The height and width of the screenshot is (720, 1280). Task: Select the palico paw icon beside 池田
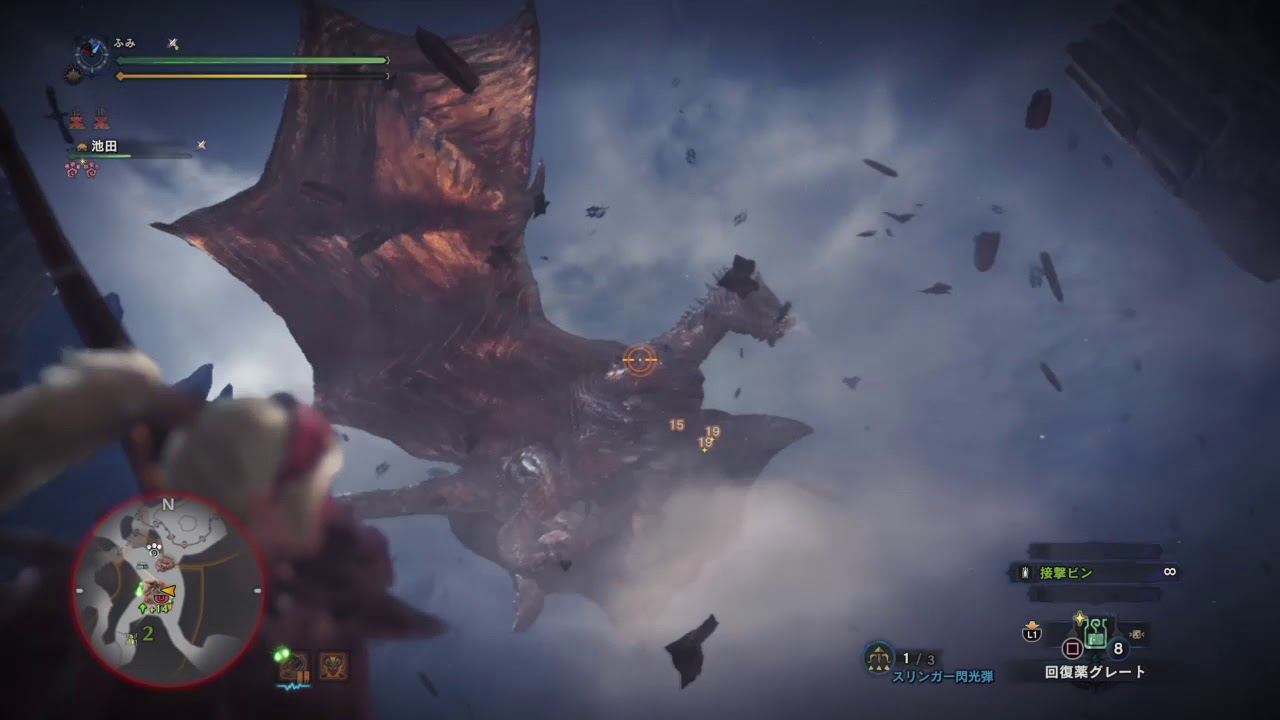(x=82, y=147)
